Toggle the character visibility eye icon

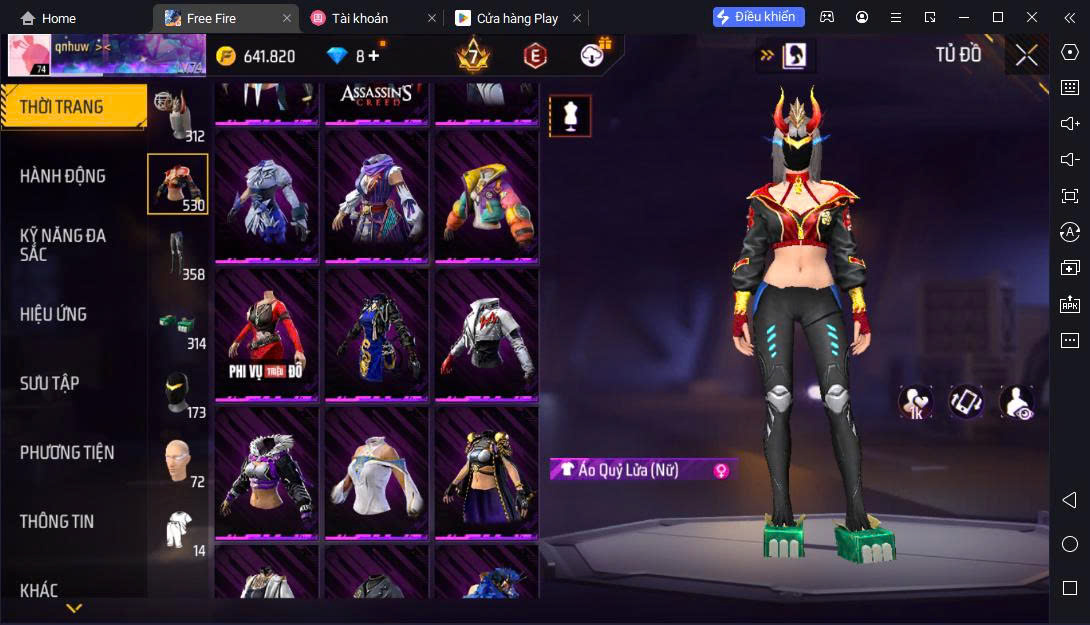1017,402
